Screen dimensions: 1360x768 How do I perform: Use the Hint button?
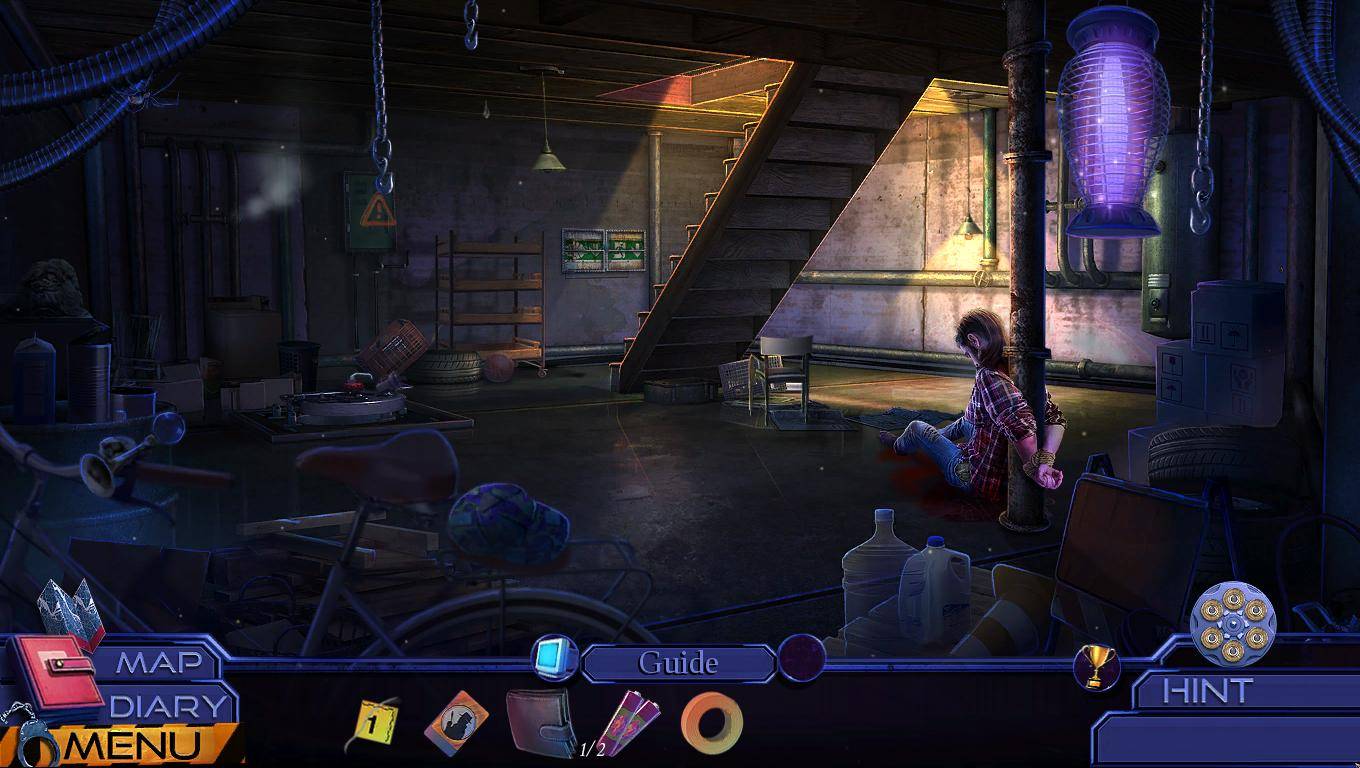coord(1207,691)
